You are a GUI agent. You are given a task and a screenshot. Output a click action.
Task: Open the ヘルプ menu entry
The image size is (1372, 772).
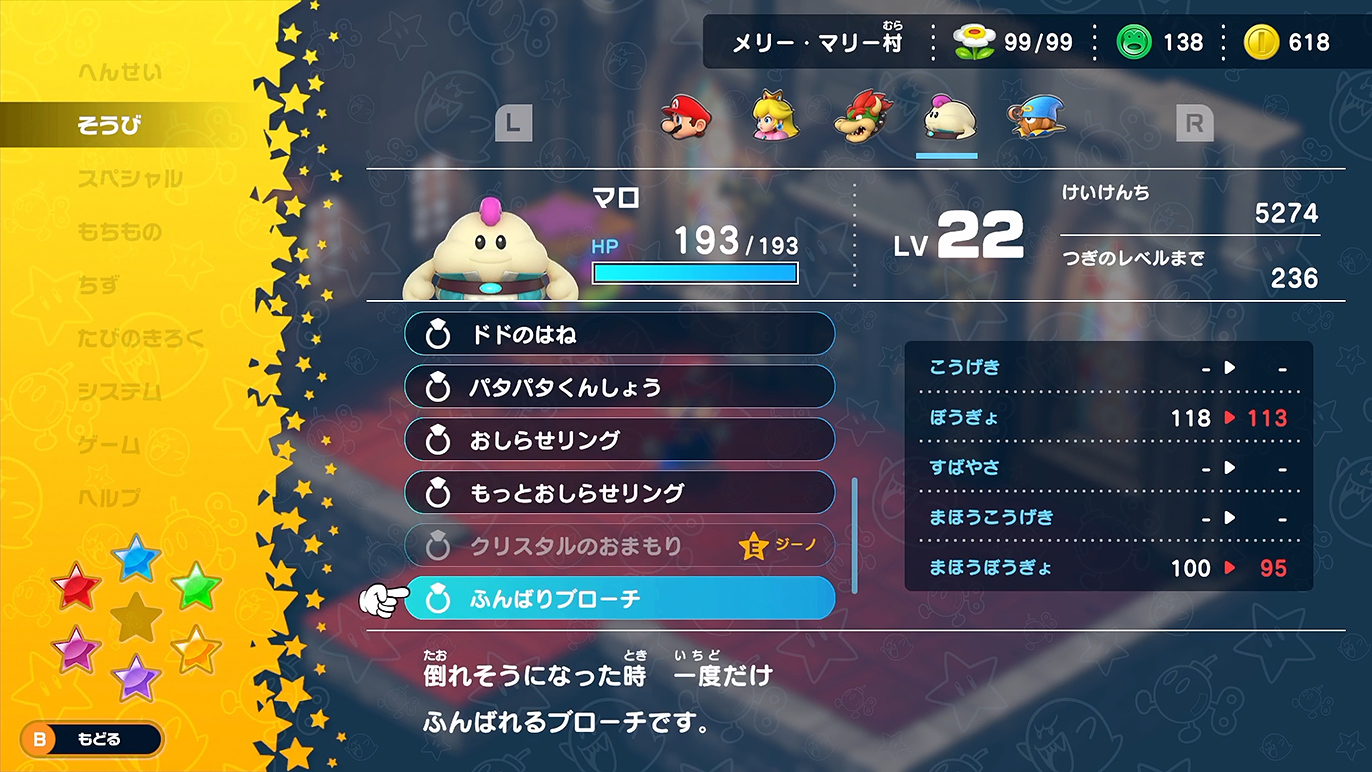109,497
